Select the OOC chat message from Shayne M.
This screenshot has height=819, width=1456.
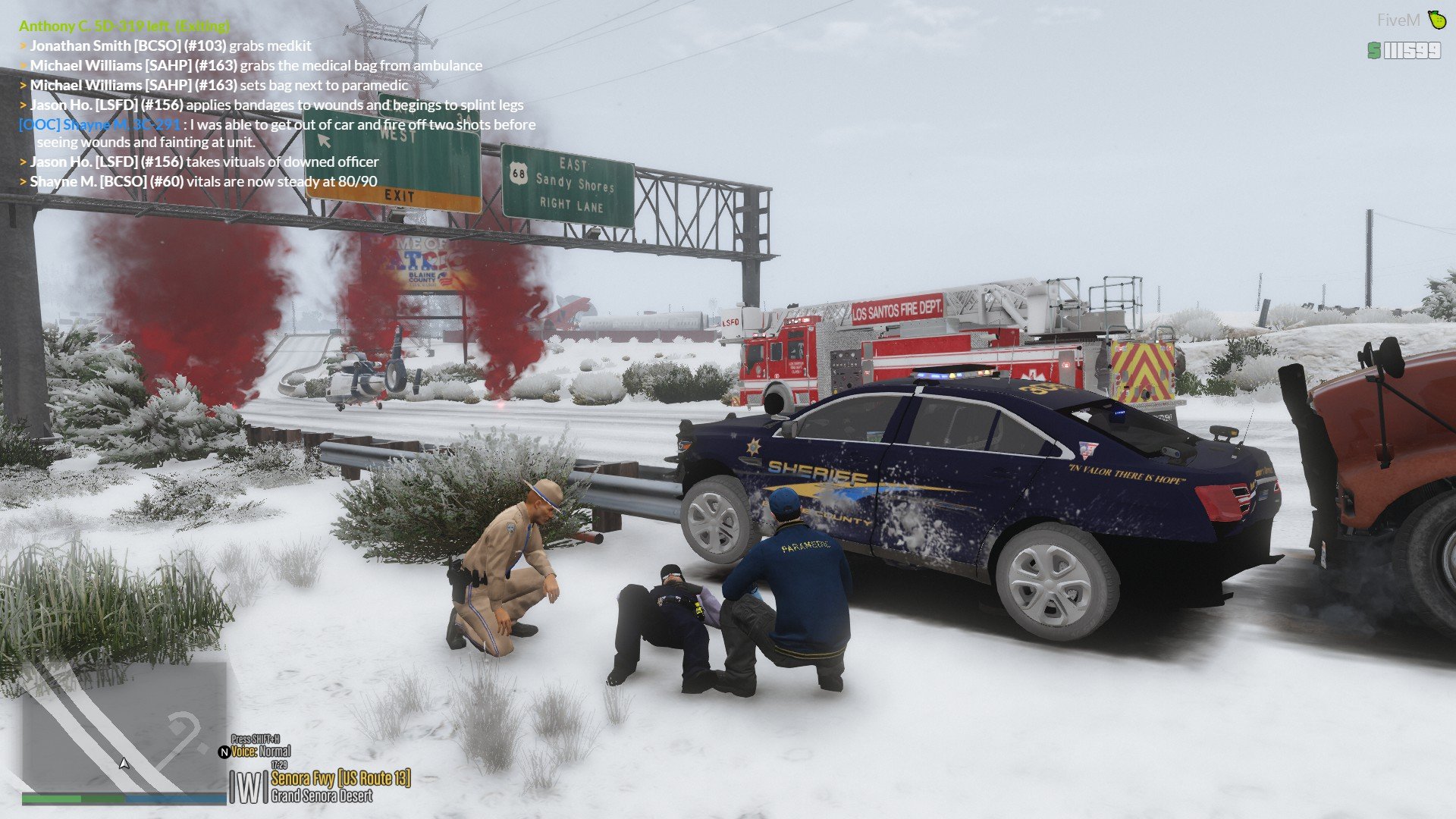tap(277, 133)
